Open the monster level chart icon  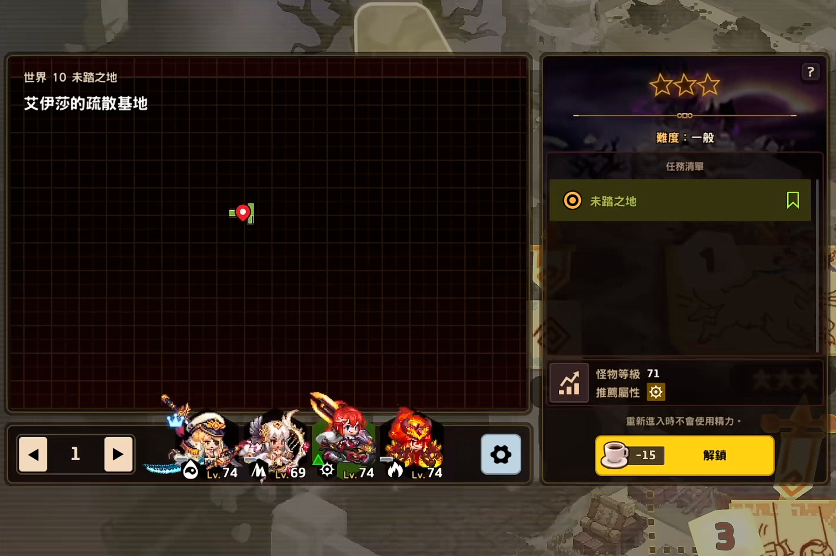[x=569, y=383]
